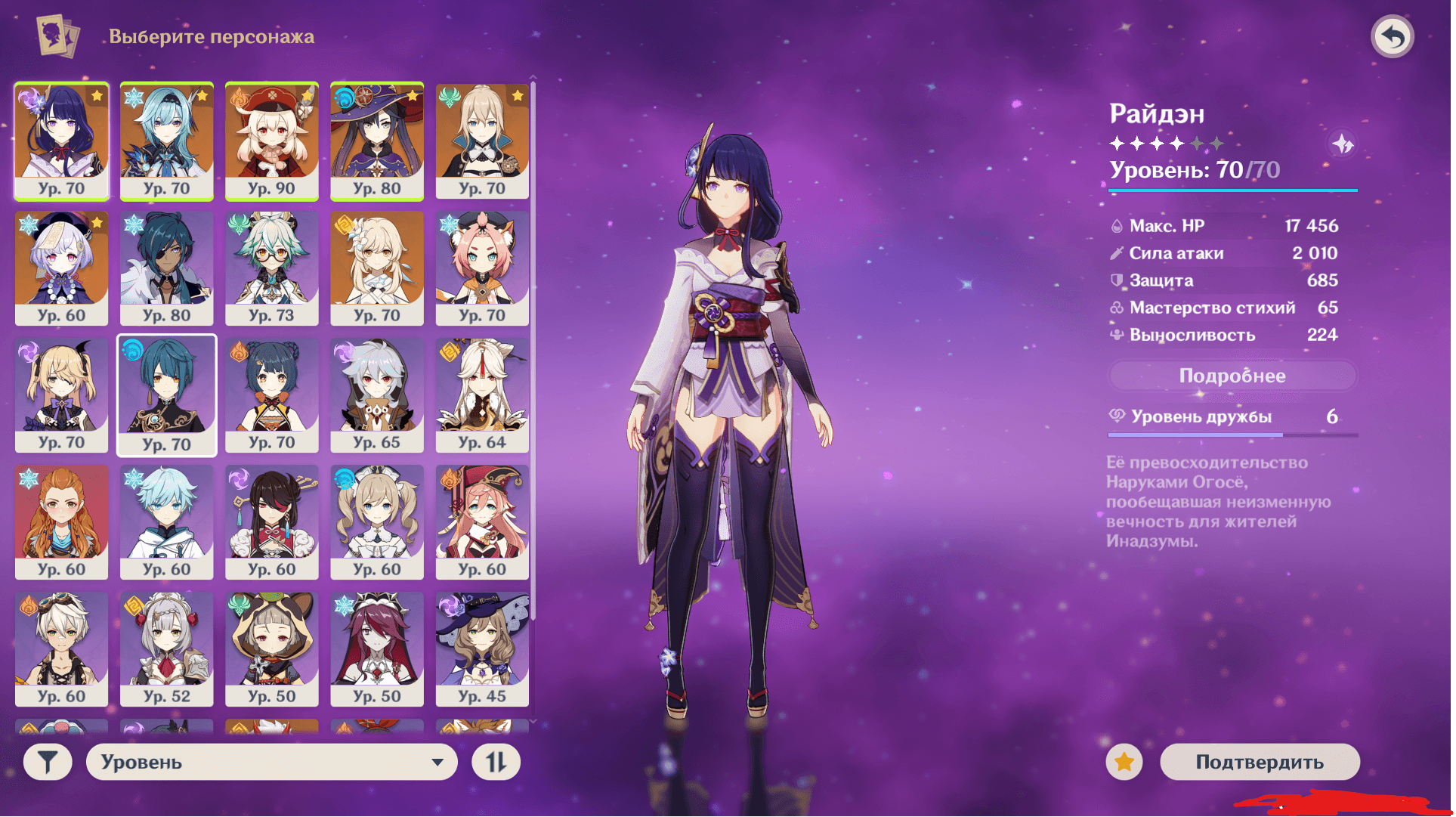Open the Подробнее details panel
Image resolution: width=1456 pixels, height=817 pixels.
[1232, 376]
